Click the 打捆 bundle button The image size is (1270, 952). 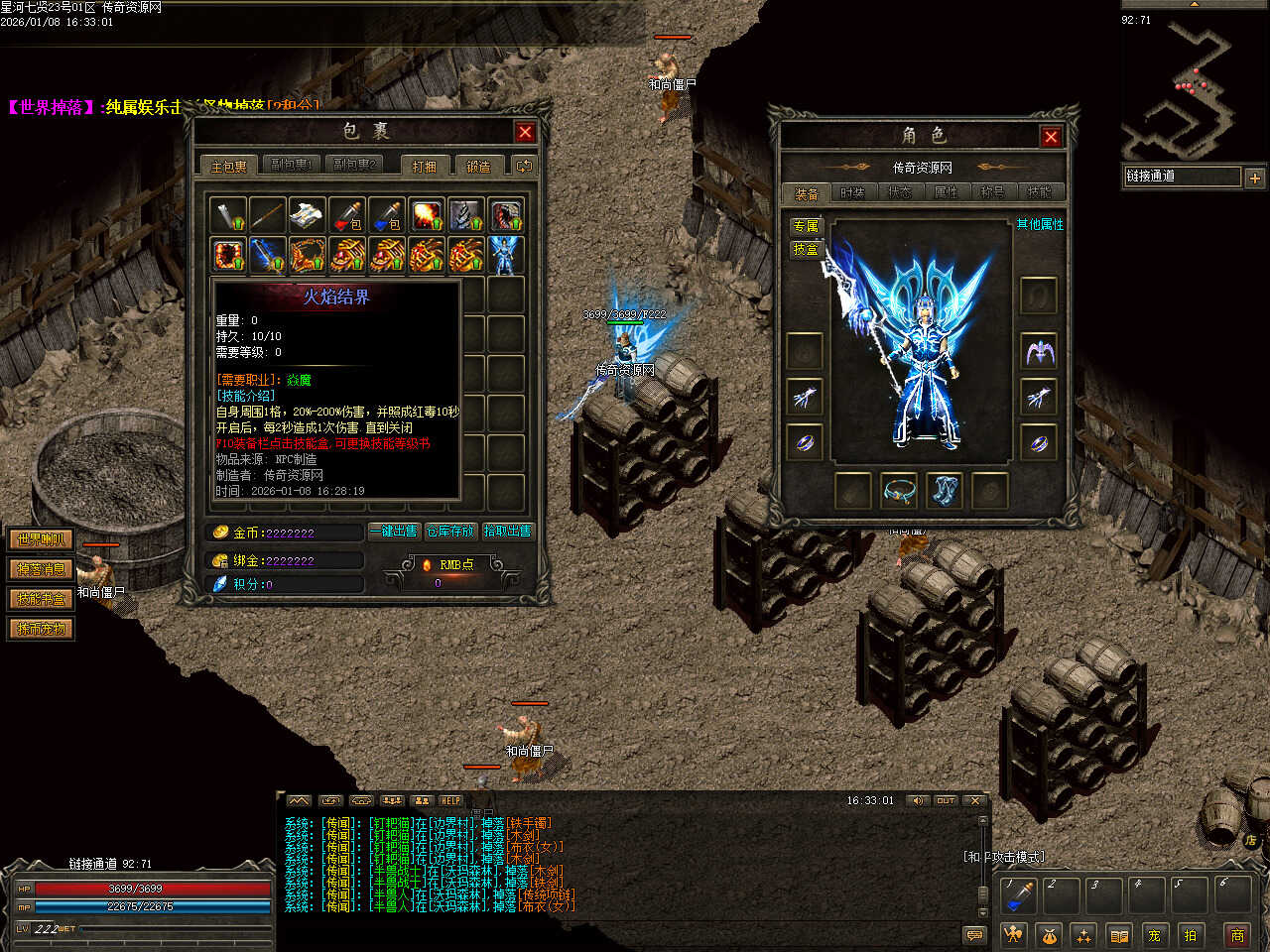(425, 167)
